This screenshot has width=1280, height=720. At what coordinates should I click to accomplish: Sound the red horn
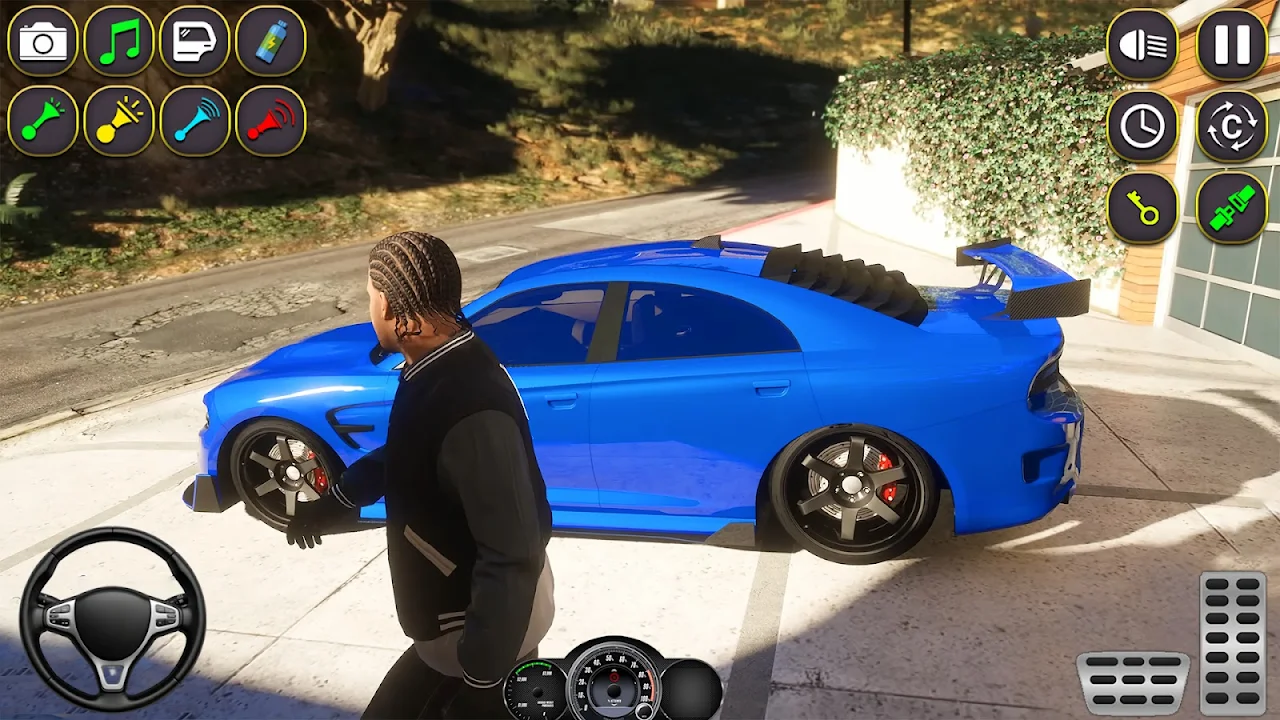point(271,121)
